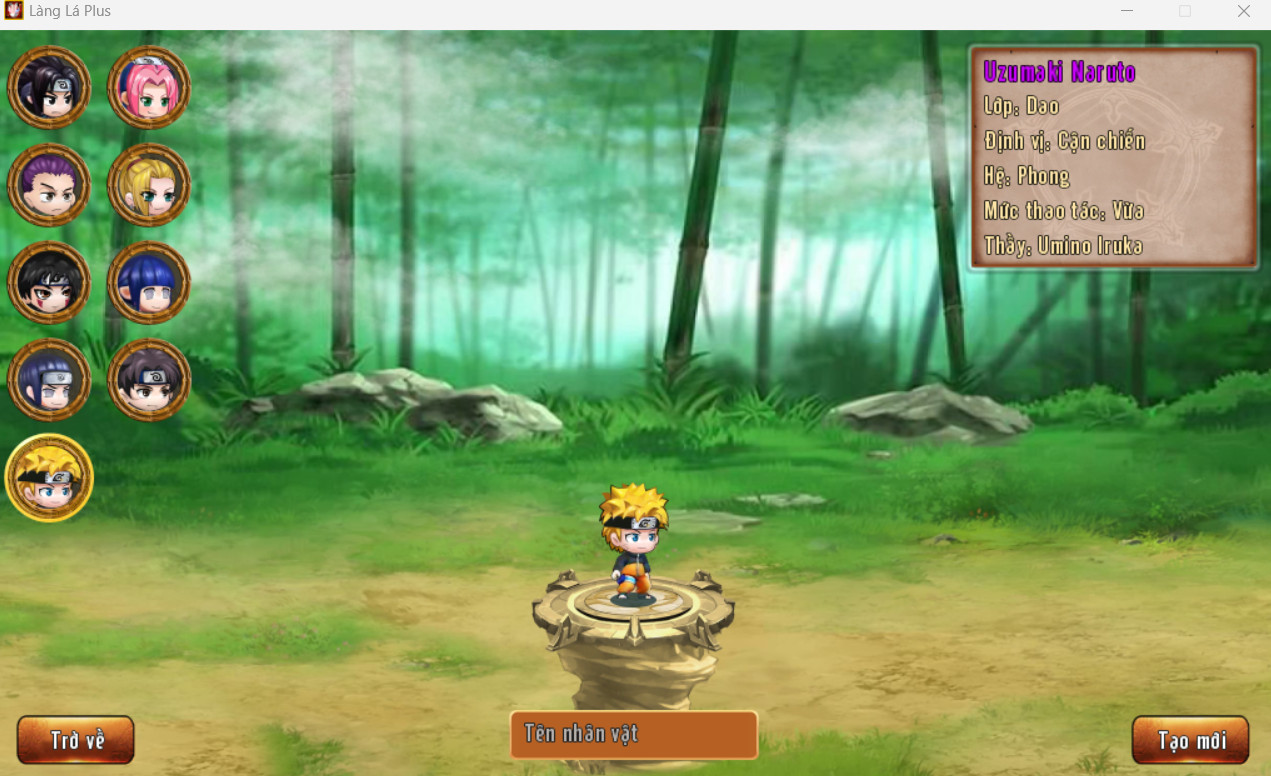Choose the brown-haired headband ninja portrait

click(149, 380)
